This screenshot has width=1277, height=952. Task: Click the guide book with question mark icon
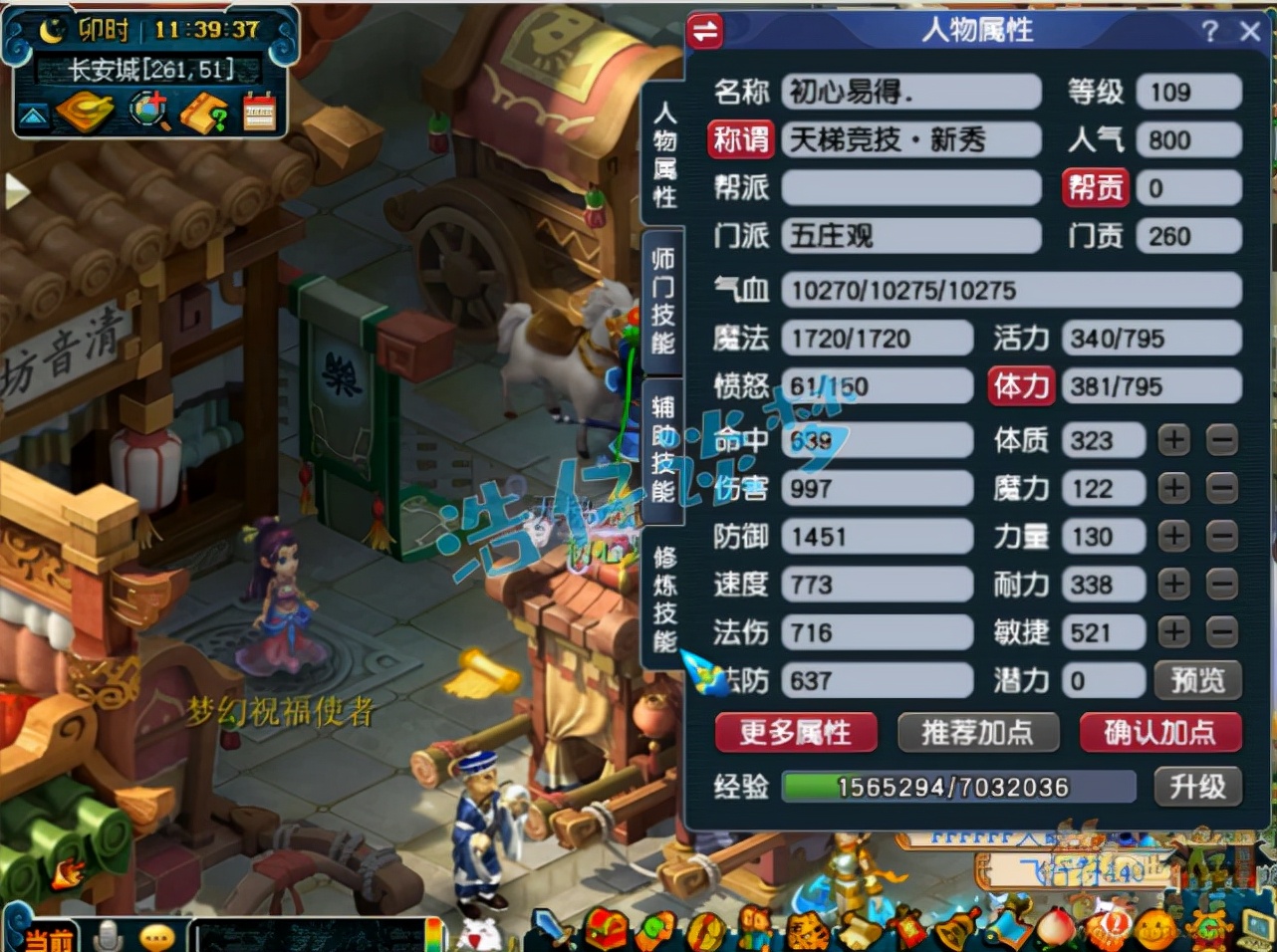(204, 113)
